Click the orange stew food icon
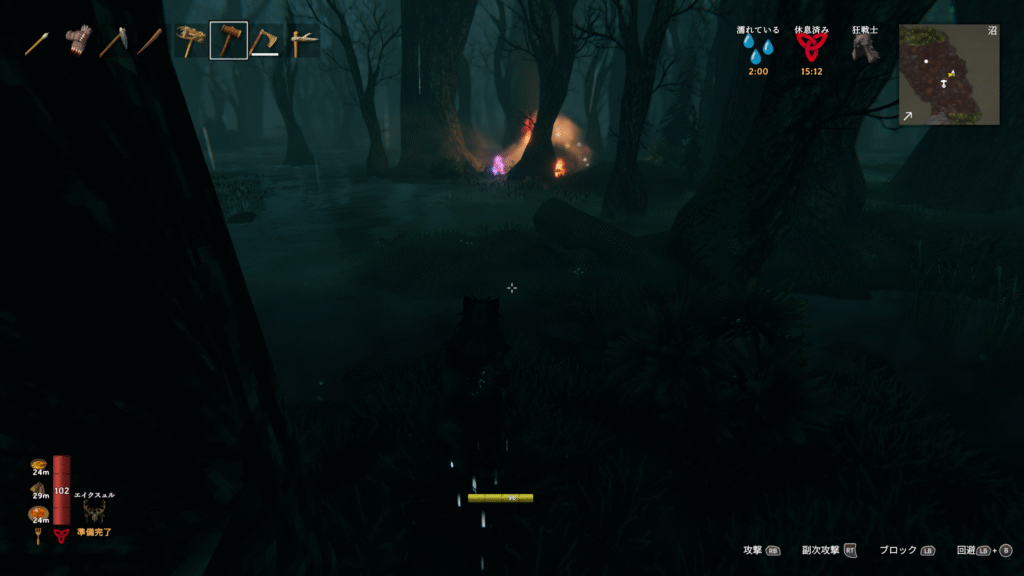The image size is (1024, 576). [38, 513]
